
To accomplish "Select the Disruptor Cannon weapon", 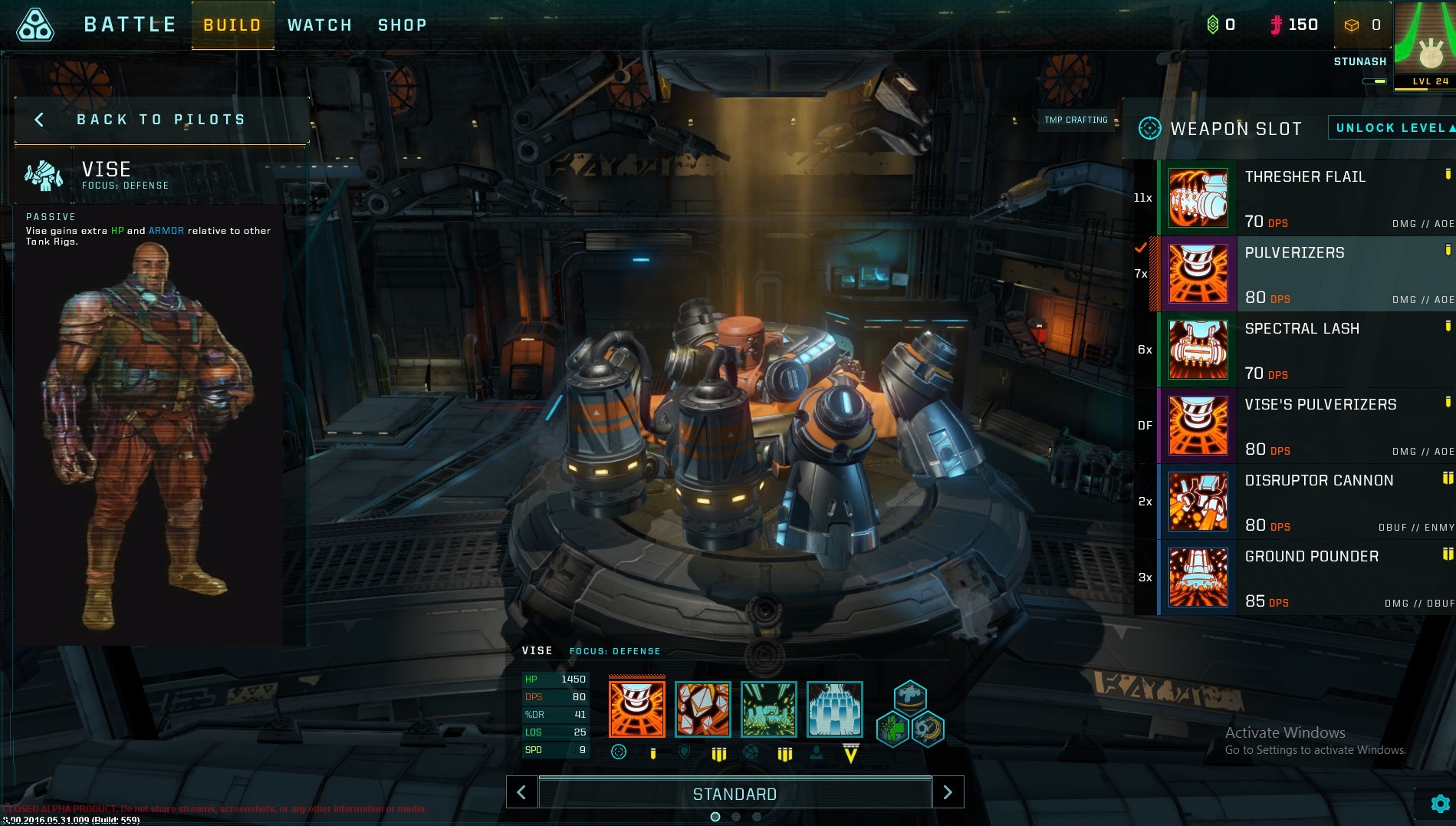I will click(1305, 502).
